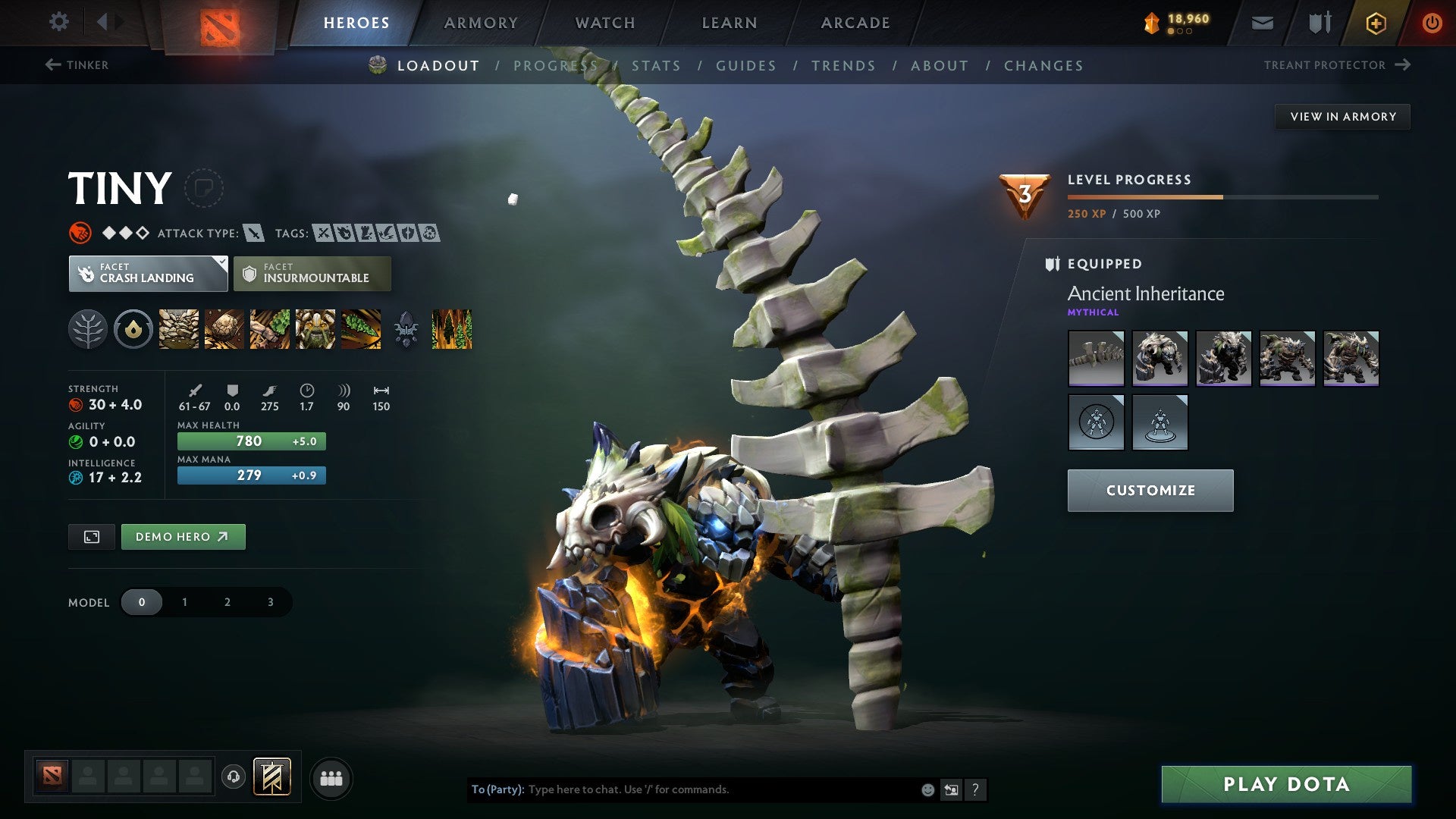Select model variant 1
The width and height of the screenshot is (1456, 819).
[184, 601]
